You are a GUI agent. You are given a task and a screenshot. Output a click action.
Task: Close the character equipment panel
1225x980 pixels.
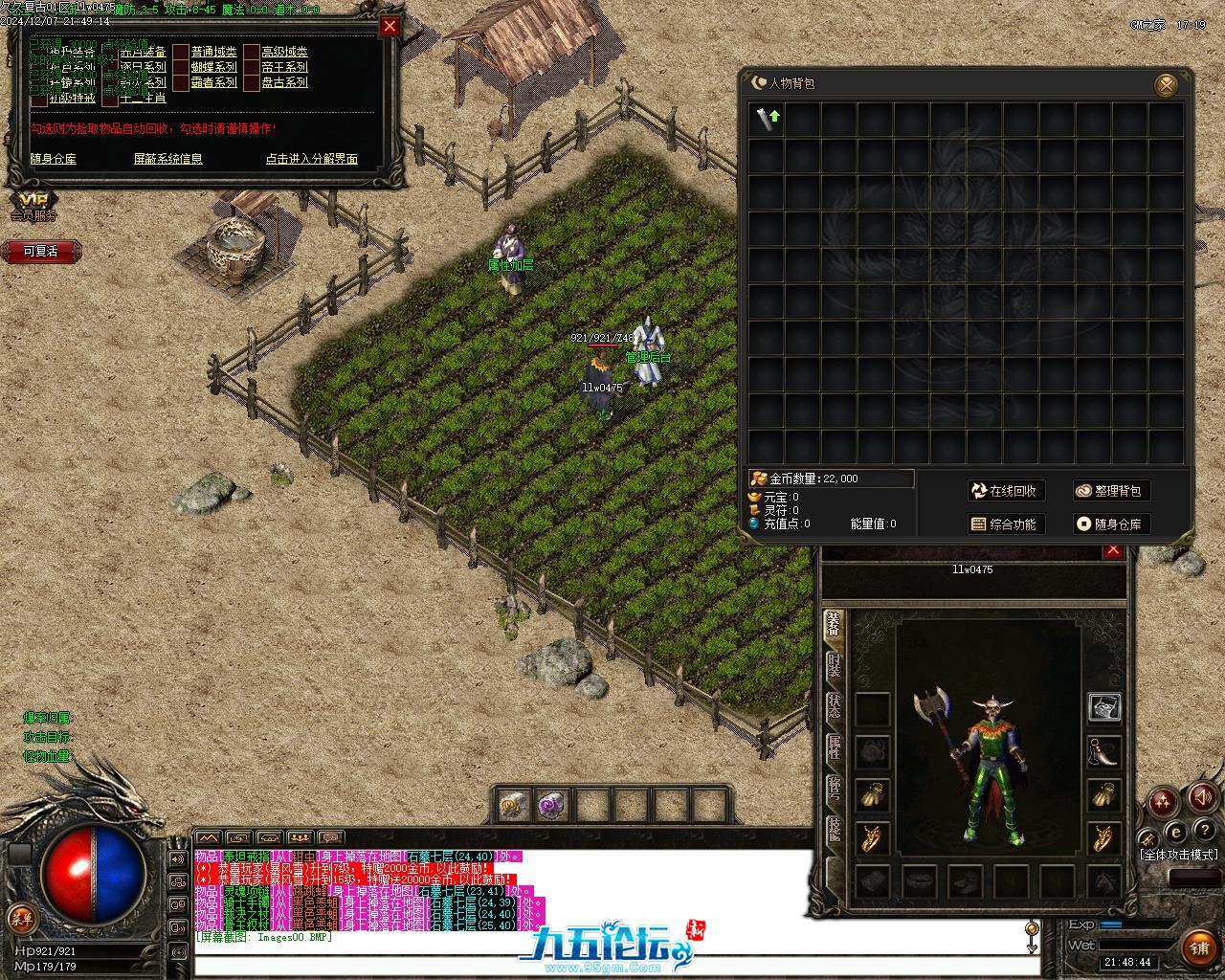[1112, 550]
